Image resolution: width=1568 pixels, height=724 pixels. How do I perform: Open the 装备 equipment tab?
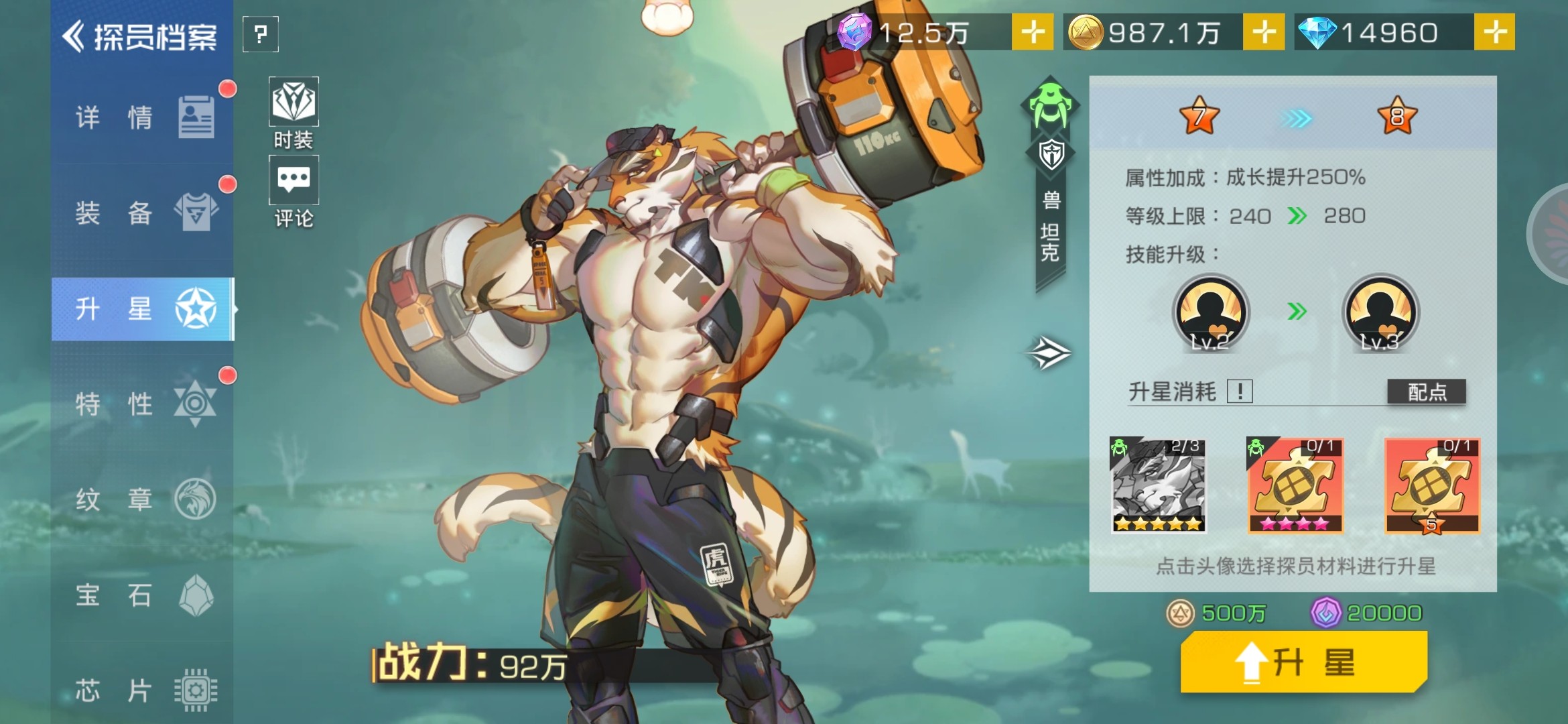pyautogui.click(x=143, y=213)
